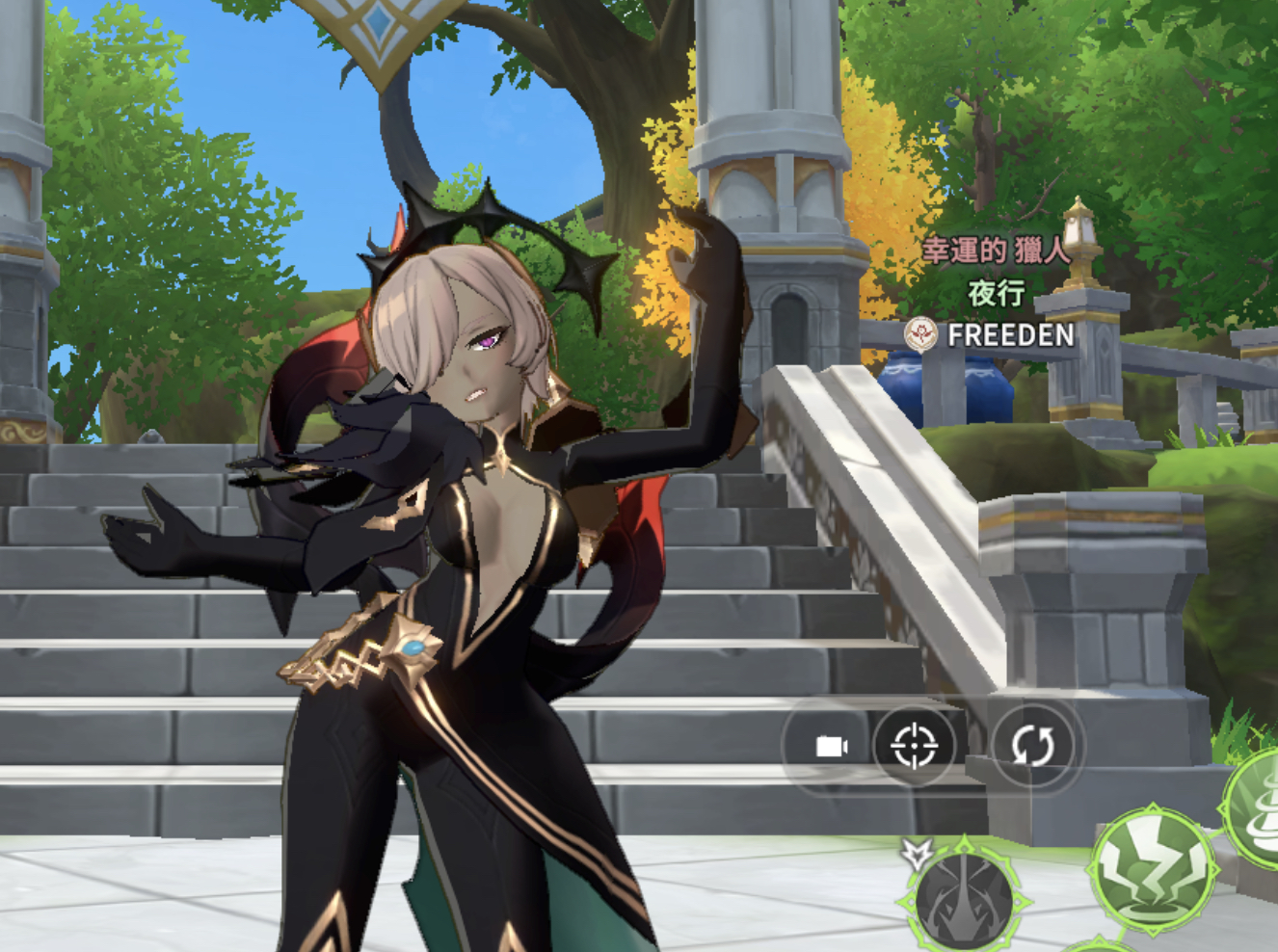
Task: Select the FREEDEN player name tag
Action: [x=1010, y=335]
